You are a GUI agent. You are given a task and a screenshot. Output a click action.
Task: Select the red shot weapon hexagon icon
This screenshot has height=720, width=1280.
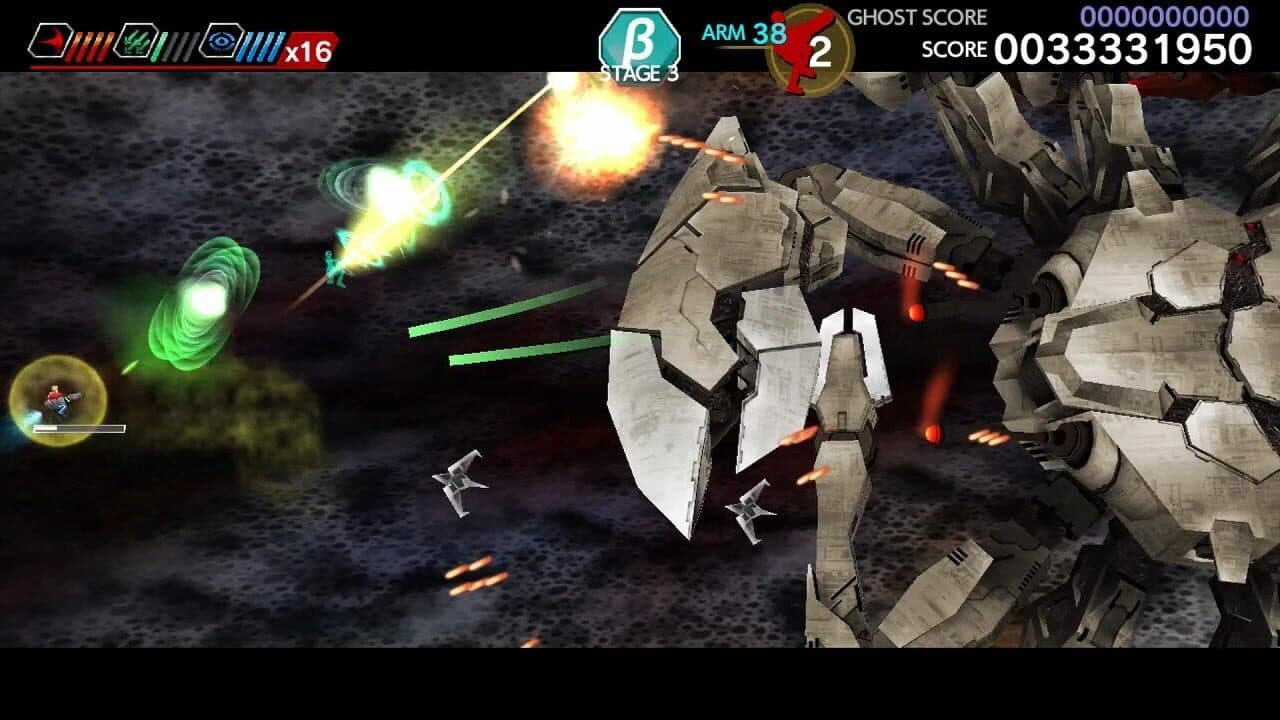click(x=50, y=40)
